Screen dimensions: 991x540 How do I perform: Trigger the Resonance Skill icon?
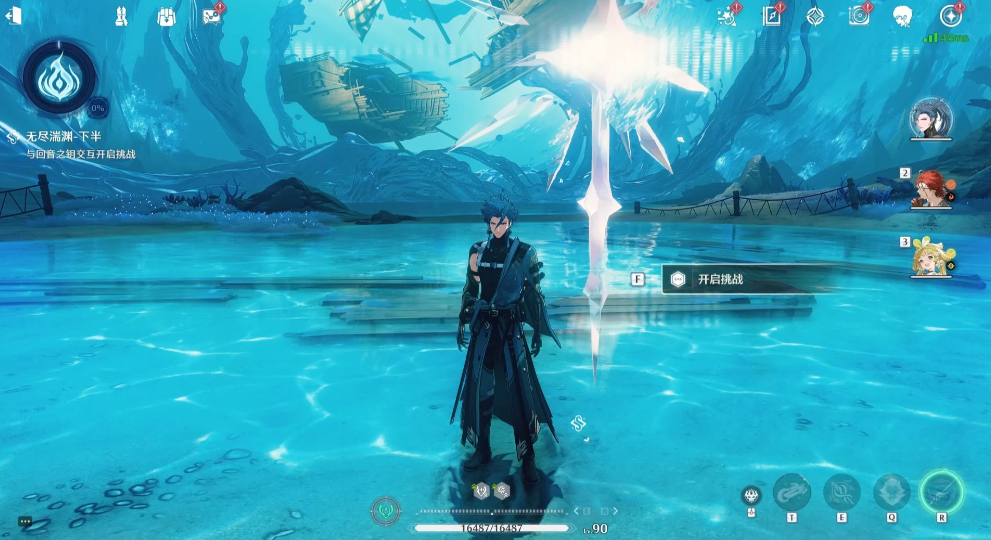pyautogui.click(x=841, y=491)
